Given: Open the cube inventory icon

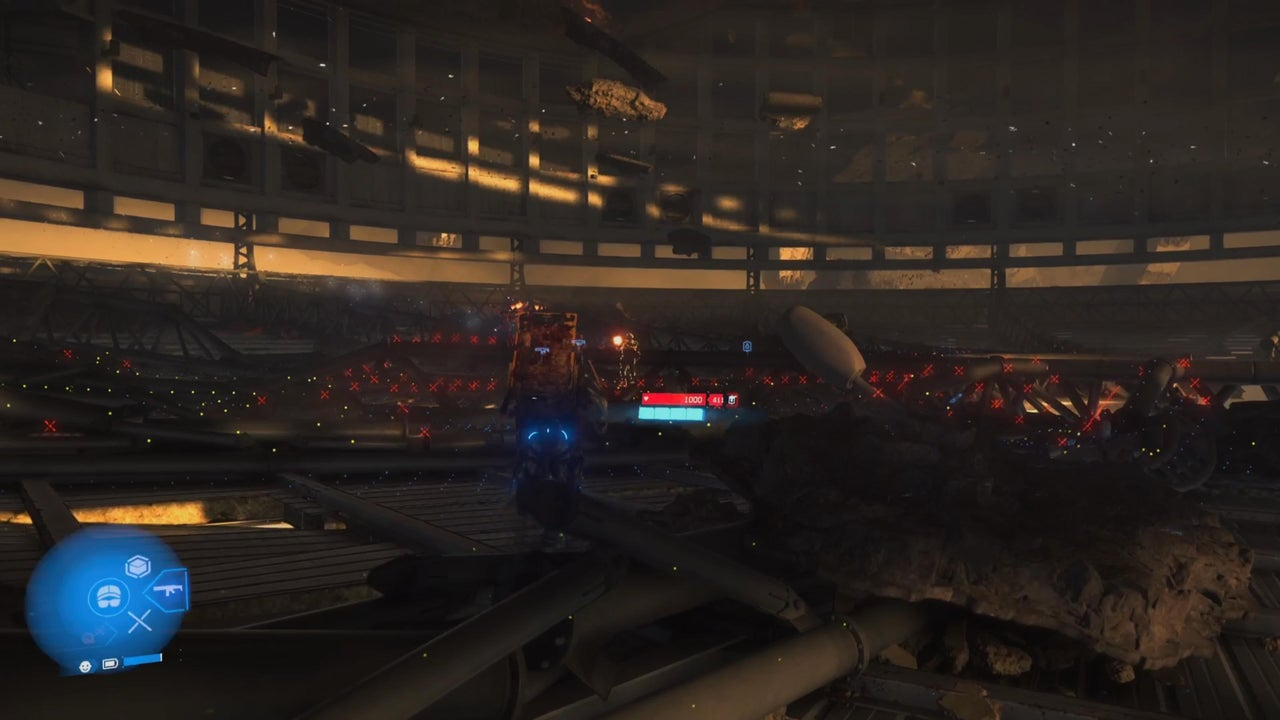Looking at the screenshot, I should coord(137,567).
